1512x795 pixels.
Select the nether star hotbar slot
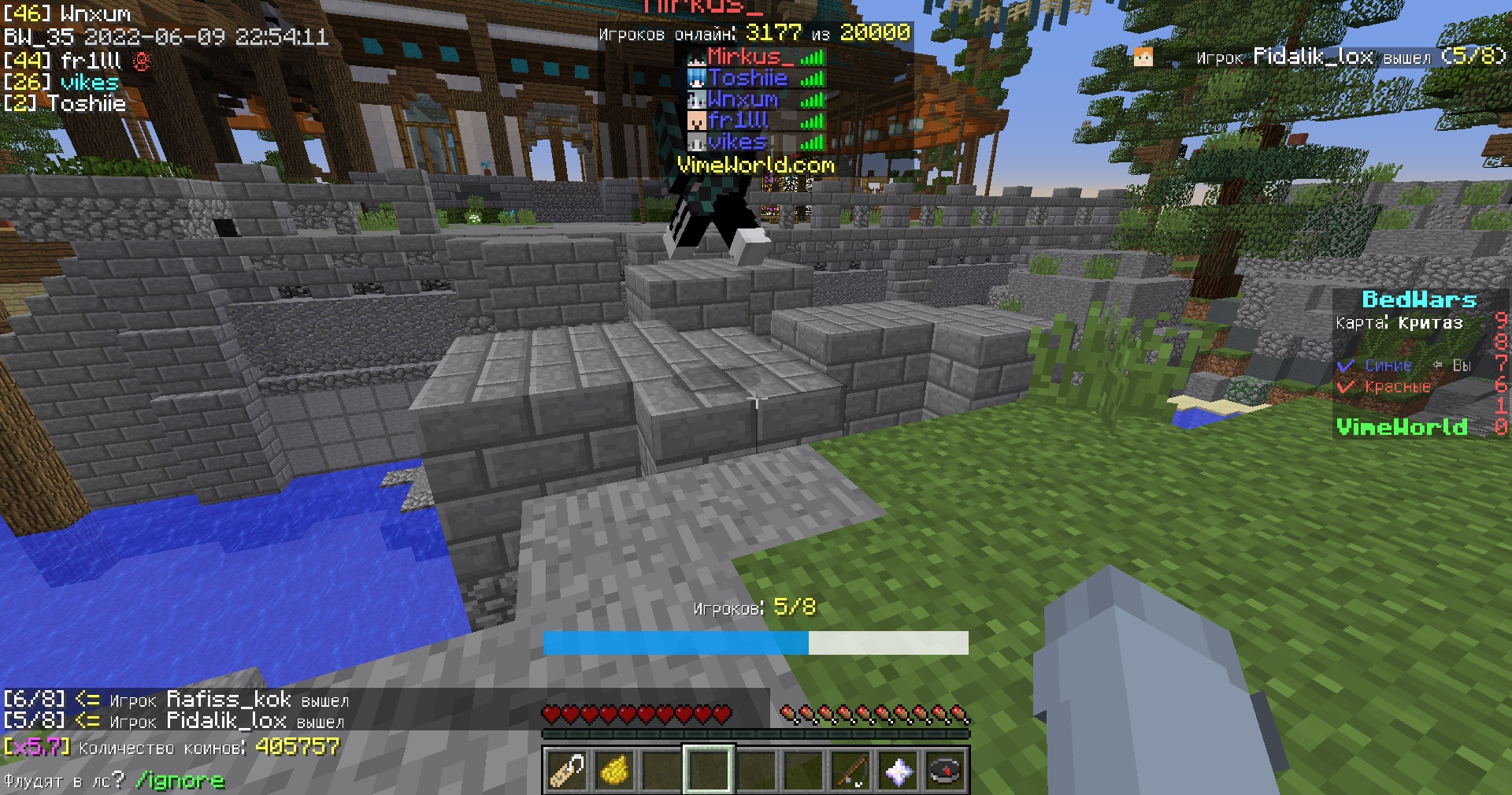point(898,770)
